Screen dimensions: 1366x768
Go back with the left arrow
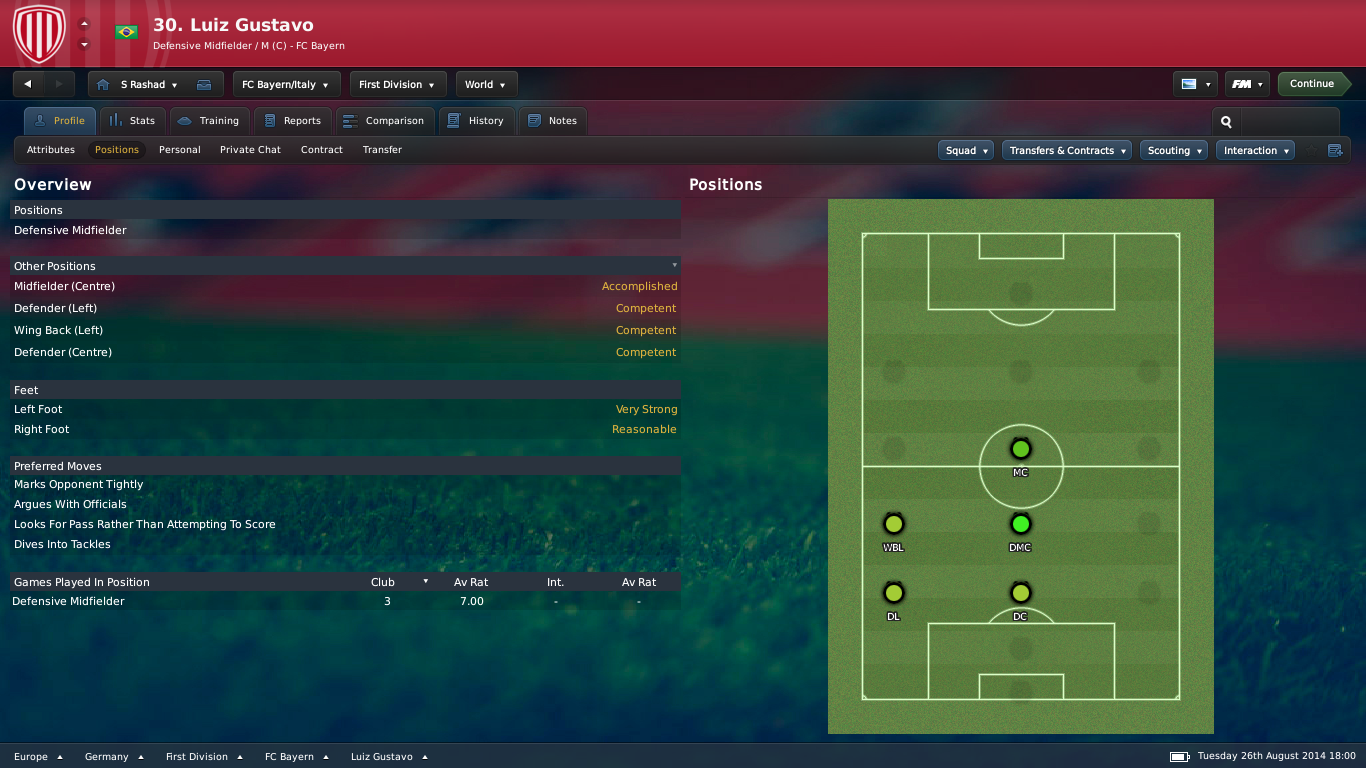click(28, 84)
